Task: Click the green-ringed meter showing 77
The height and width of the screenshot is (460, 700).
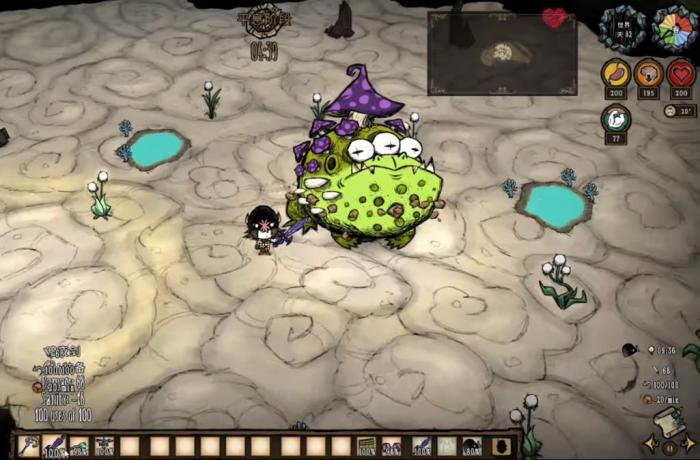Action: 615,119
